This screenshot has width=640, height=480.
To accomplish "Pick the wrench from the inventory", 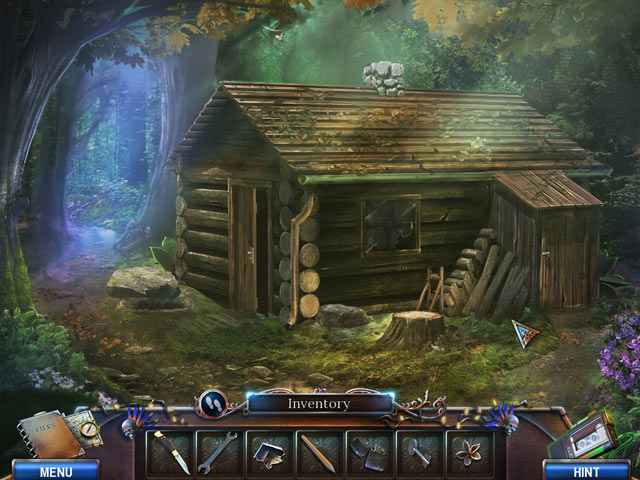I will coord(221,453).
